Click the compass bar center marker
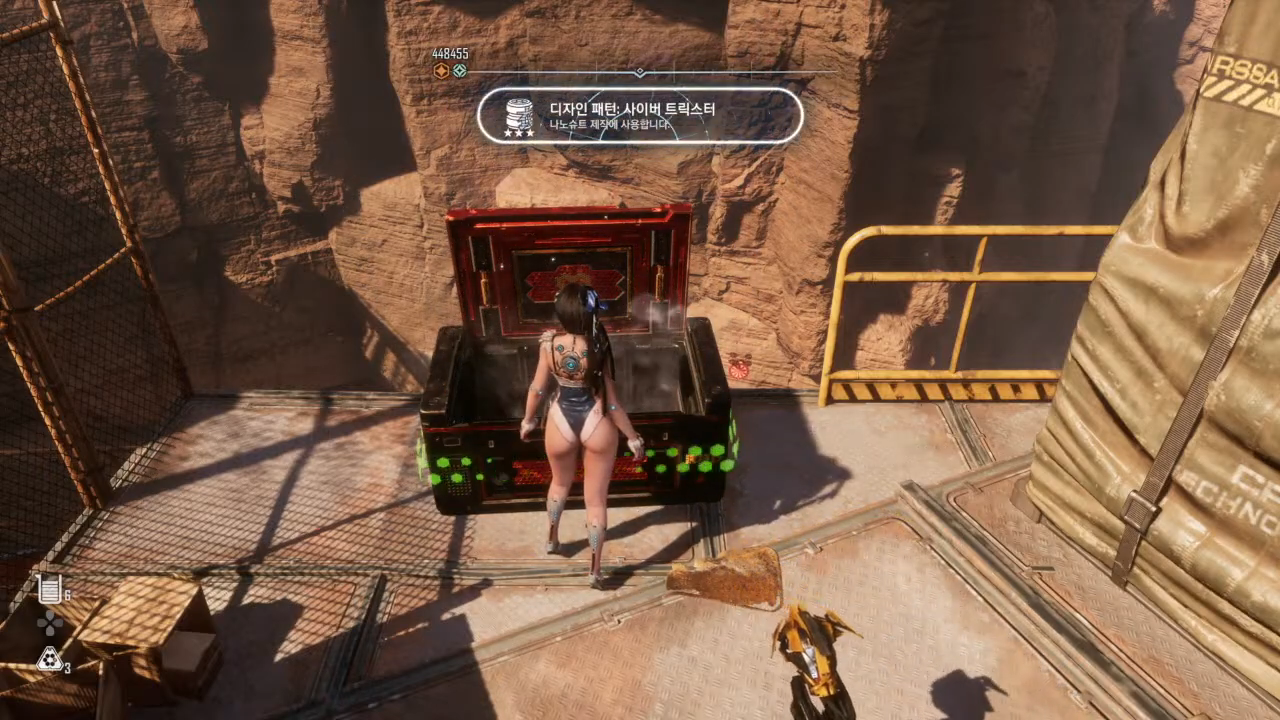The image size is (1280, 720). [640, 72]
